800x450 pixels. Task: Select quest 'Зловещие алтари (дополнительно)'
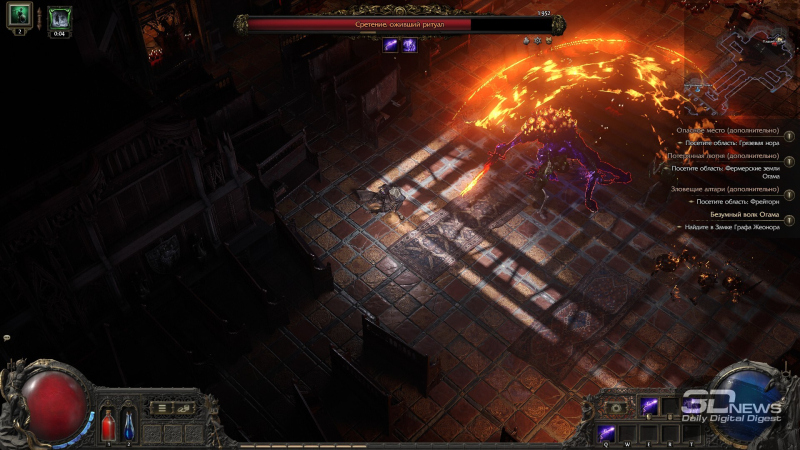pyautogui.click(x=729, y=189)
